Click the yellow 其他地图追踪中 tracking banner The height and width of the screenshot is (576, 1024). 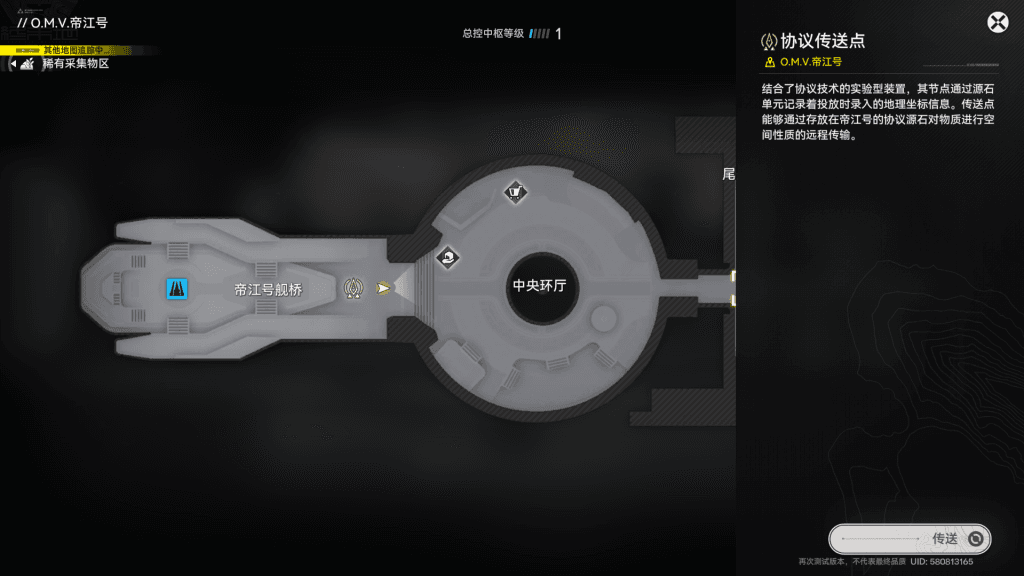pos(78,50)
